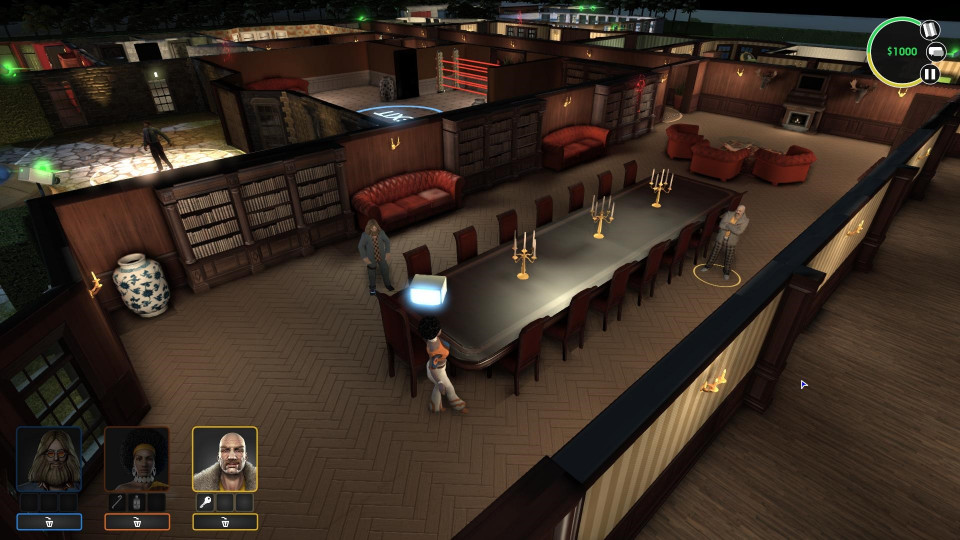Screen dimensions: 960x540
Task: Select the key inventory slot
Action: pos(206,502)
